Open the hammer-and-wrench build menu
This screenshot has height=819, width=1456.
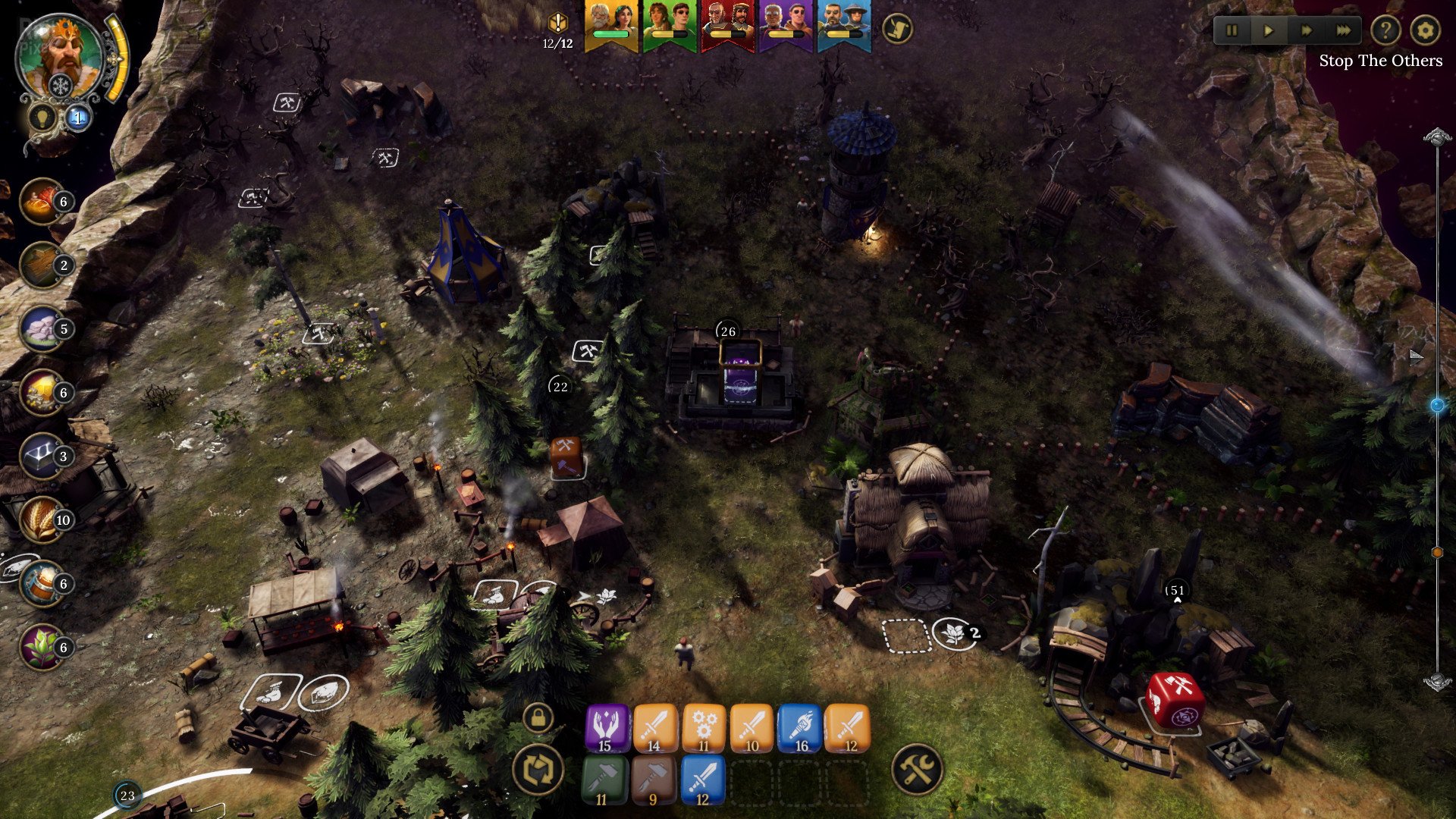coord(917,769)
